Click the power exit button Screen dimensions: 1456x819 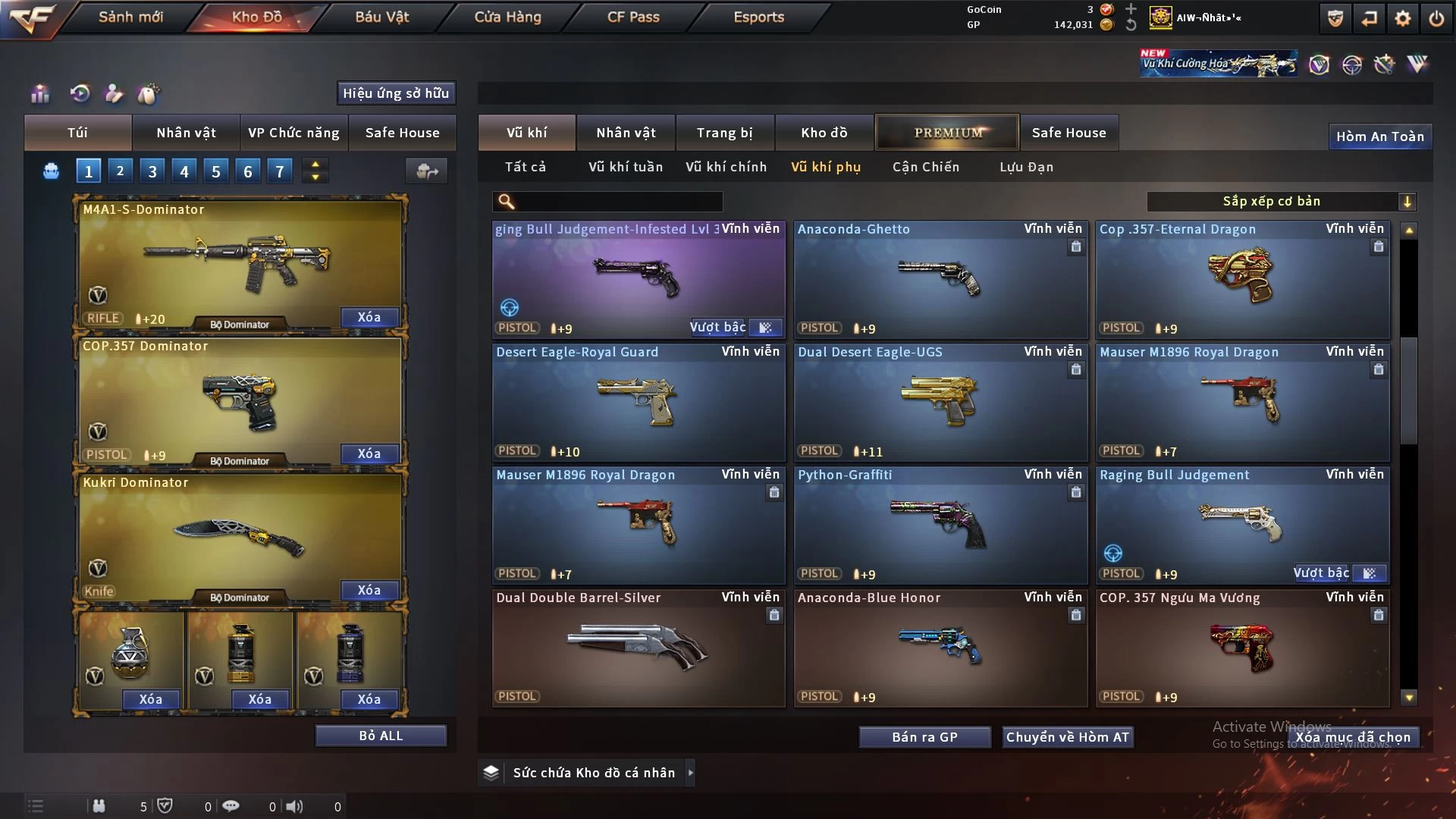[x=1436, y=19]
